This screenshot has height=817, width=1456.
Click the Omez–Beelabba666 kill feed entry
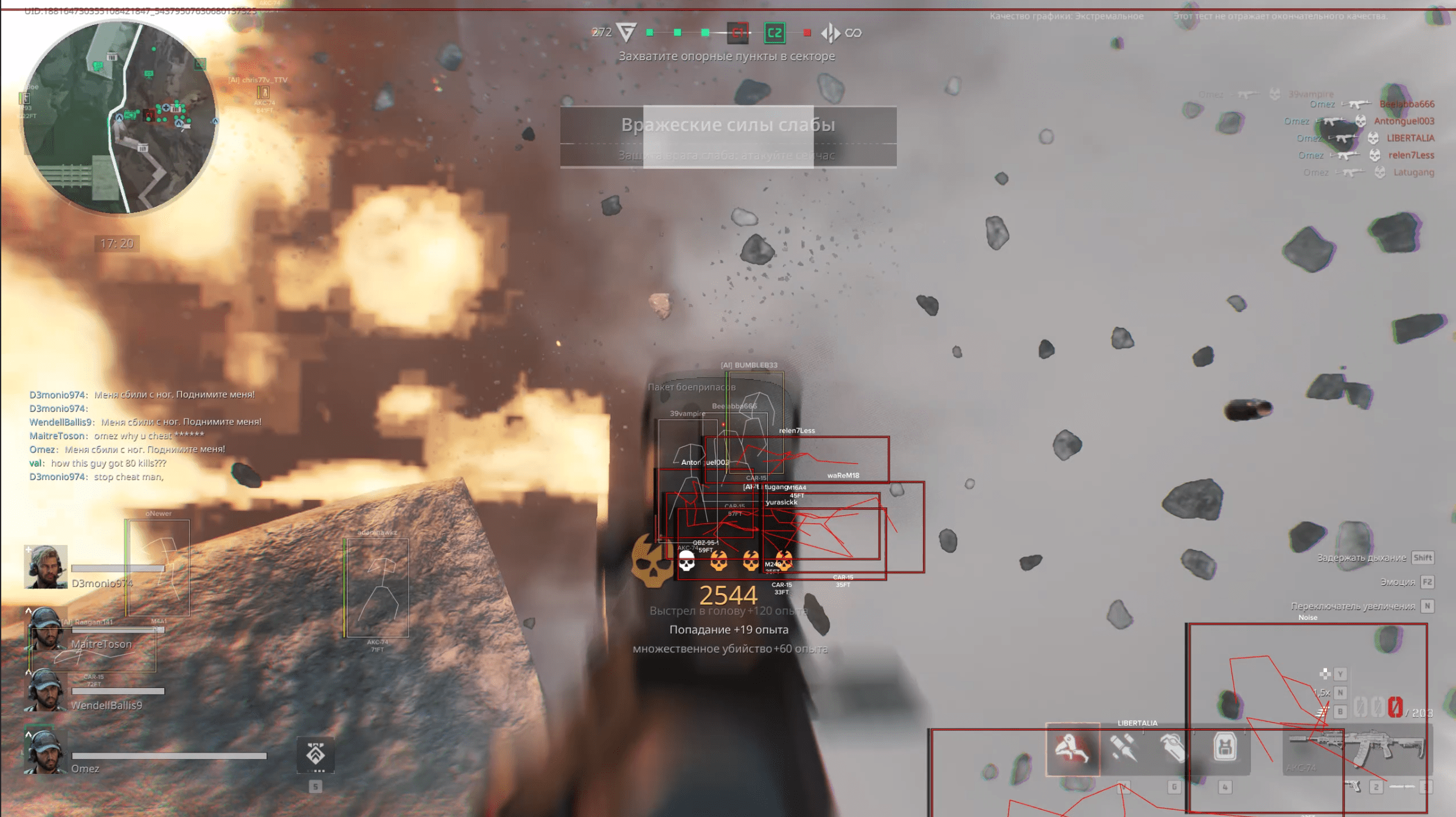[1371, 105]
